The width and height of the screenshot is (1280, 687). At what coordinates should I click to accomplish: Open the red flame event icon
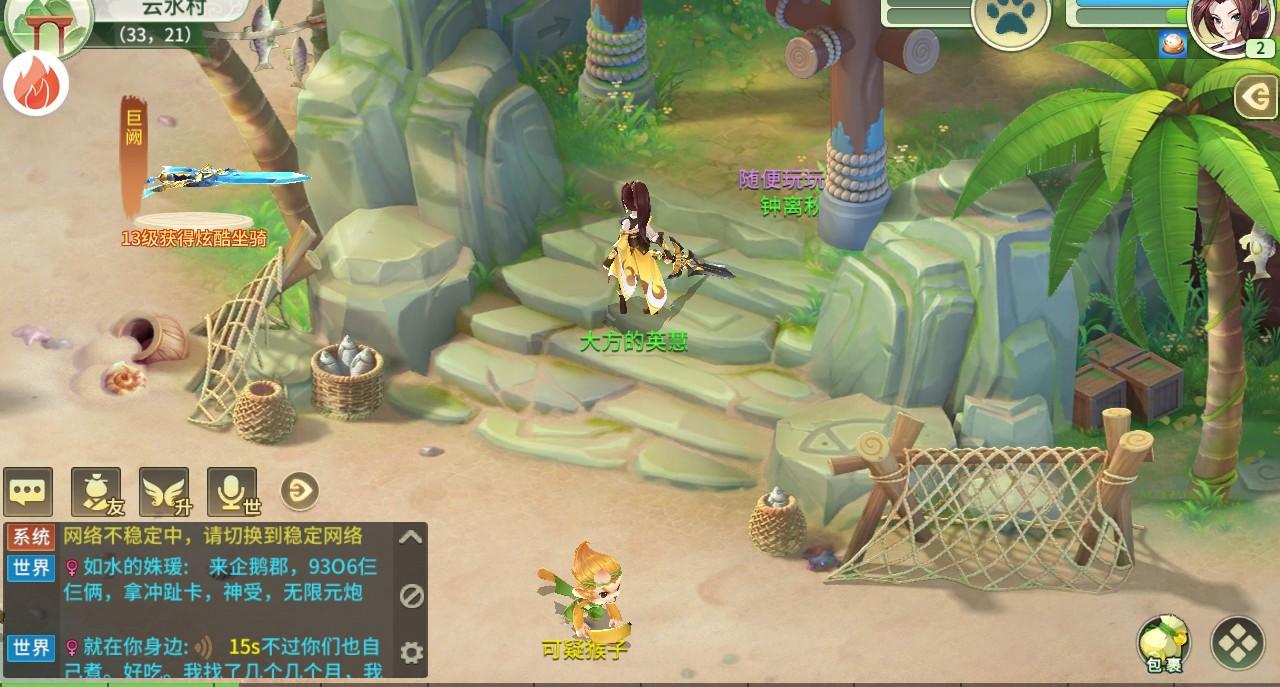click(36, 85)
